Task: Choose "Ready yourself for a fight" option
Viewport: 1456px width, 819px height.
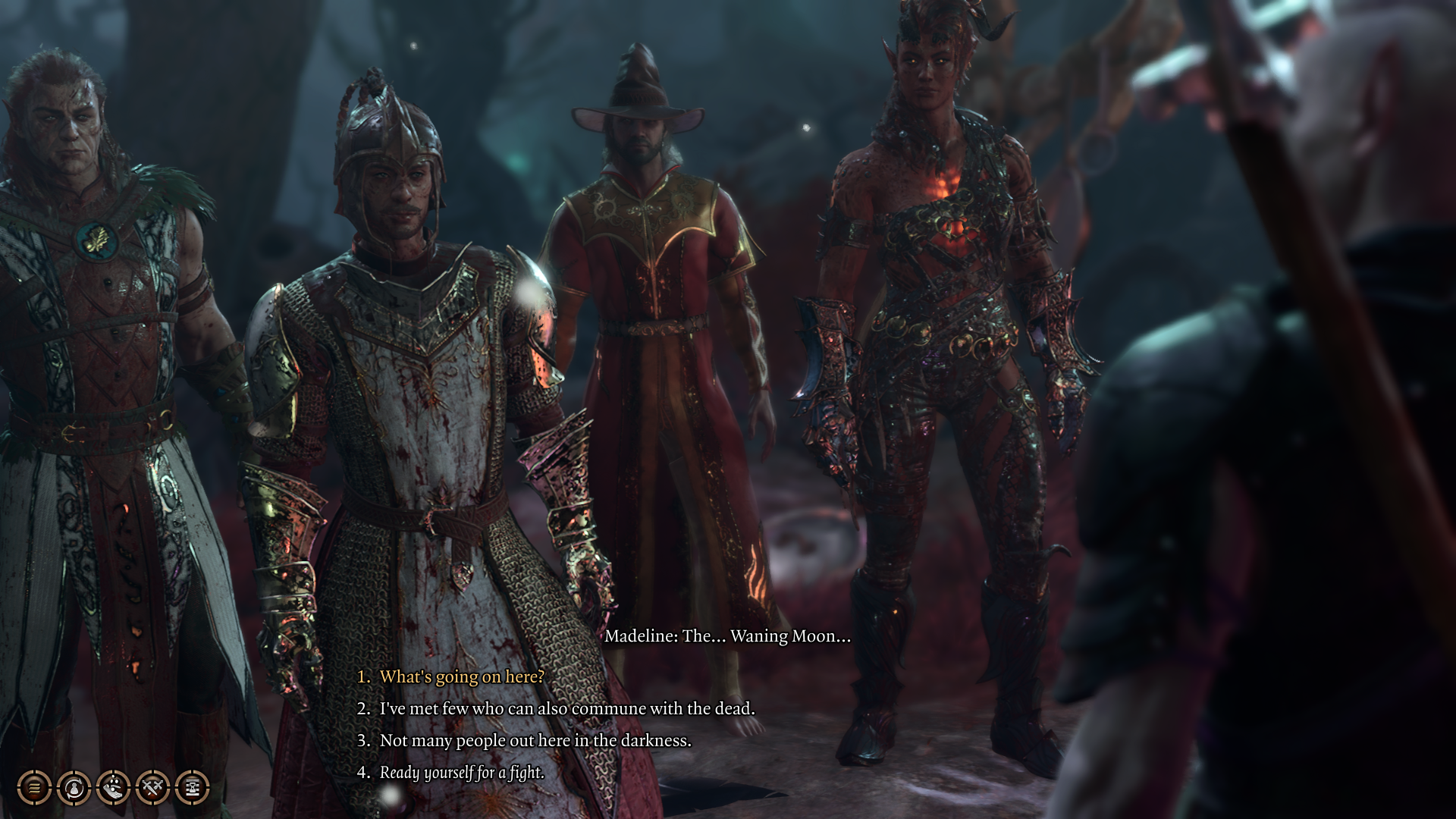Action: click(462, 772)
